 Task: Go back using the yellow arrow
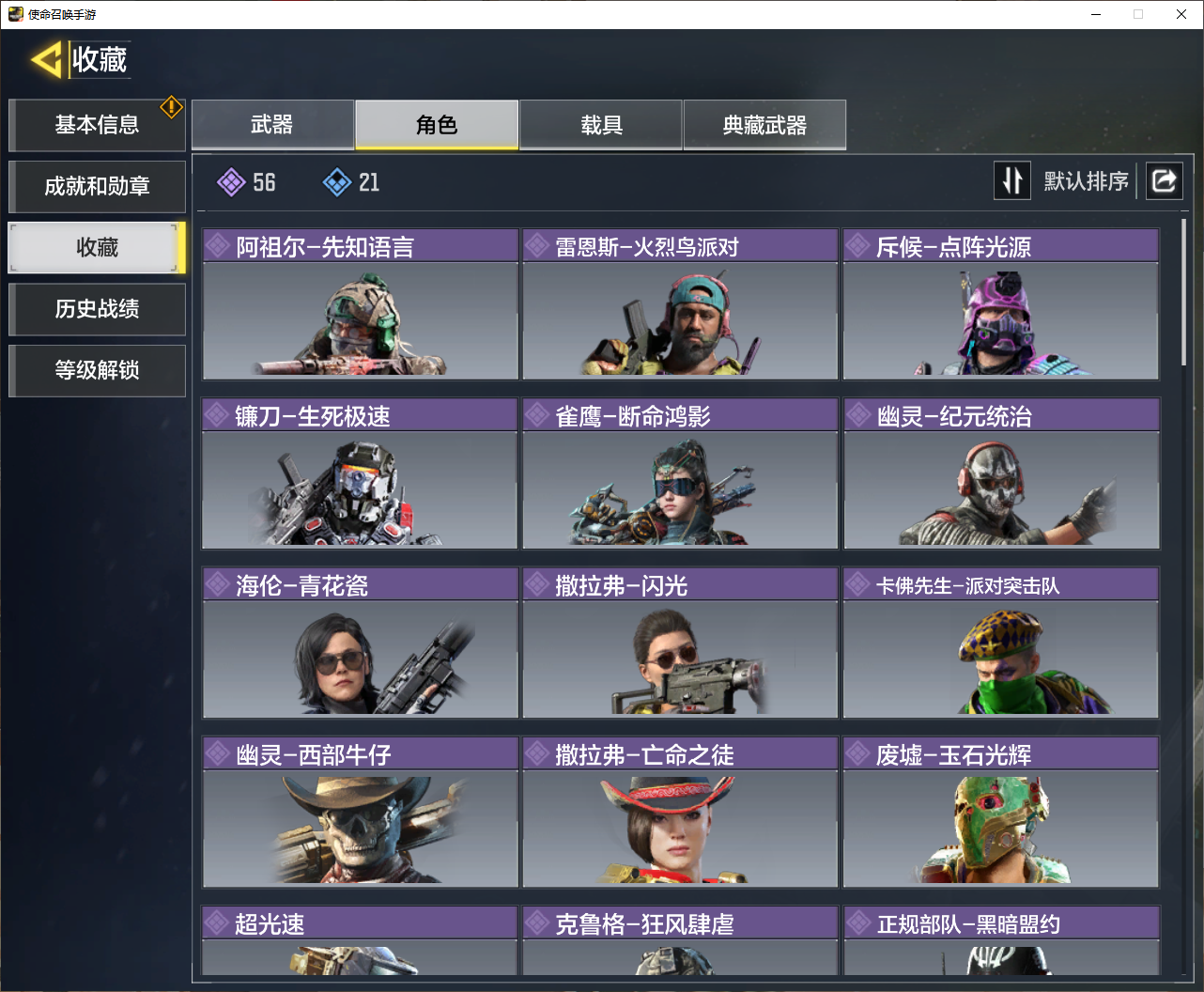[x=46, y=60]
